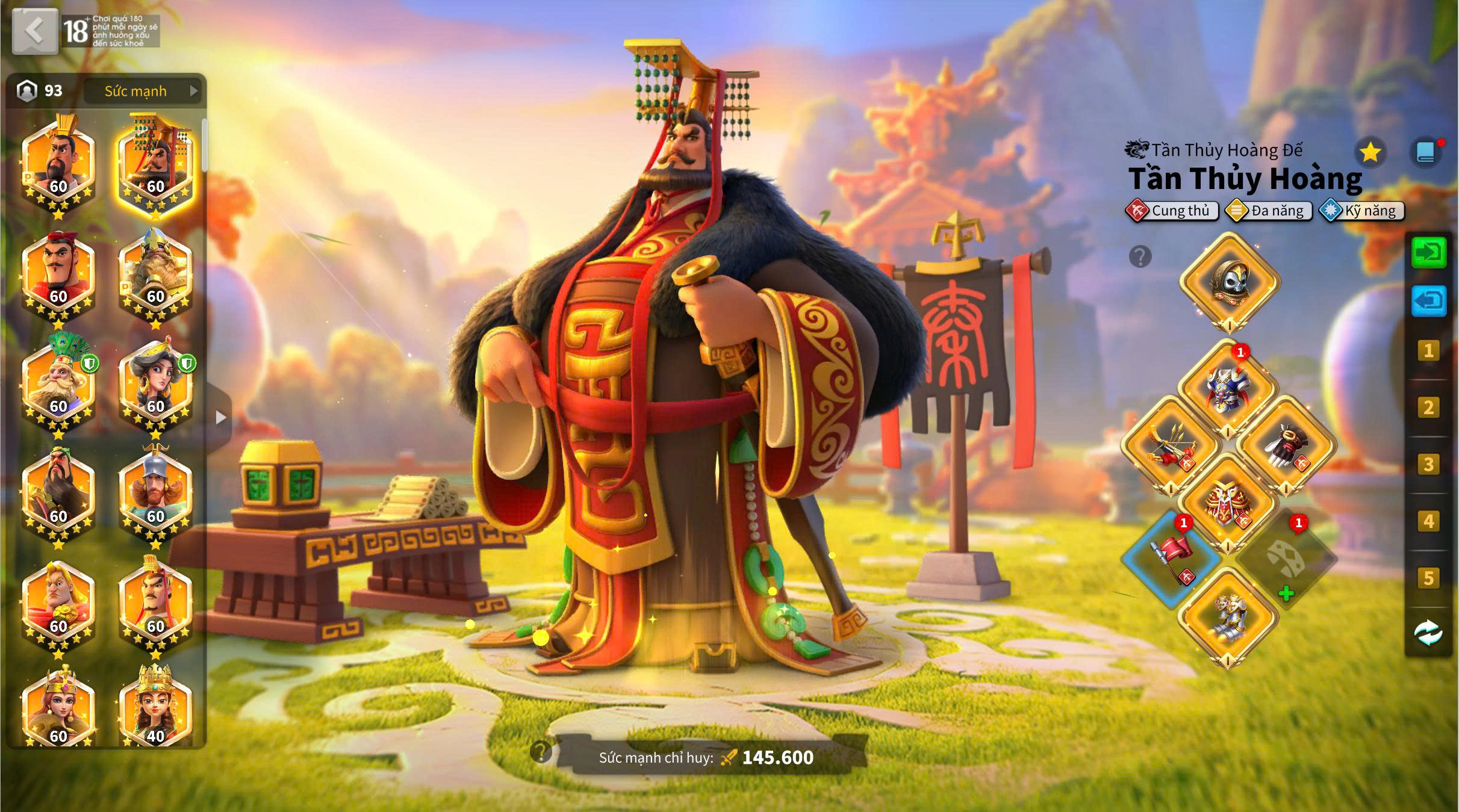Image resolution: width=1459 pixels, height=812 pixels.
Task: Open the blue book icon
Action: pyautogui.click(x=1425, y=153)
